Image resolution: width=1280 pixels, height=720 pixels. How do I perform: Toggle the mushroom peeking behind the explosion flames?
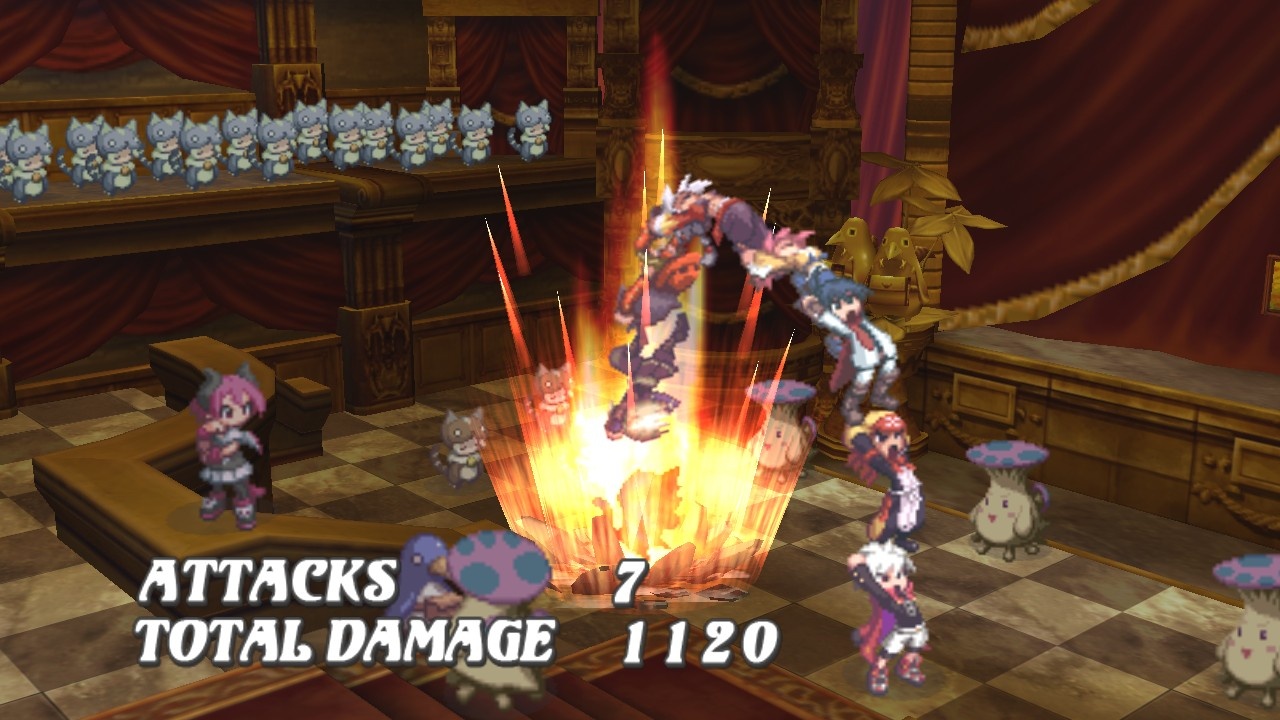pos(785,430)
